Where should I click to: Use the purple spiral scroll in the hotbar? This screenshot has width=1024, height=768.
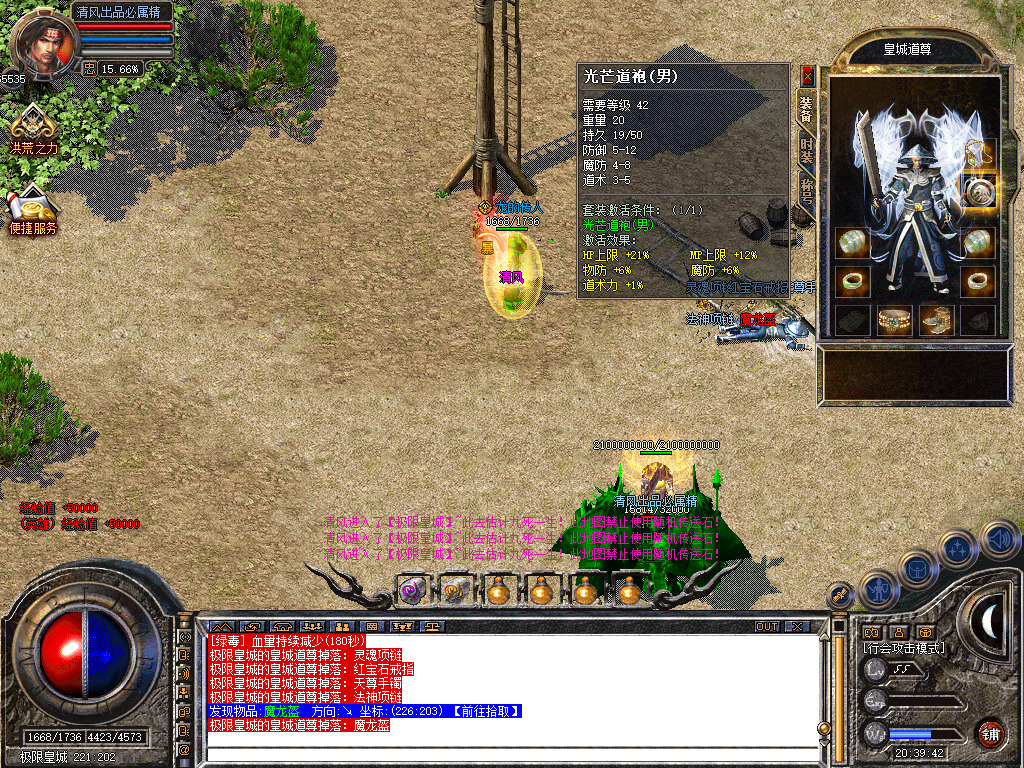coord(412,591)
